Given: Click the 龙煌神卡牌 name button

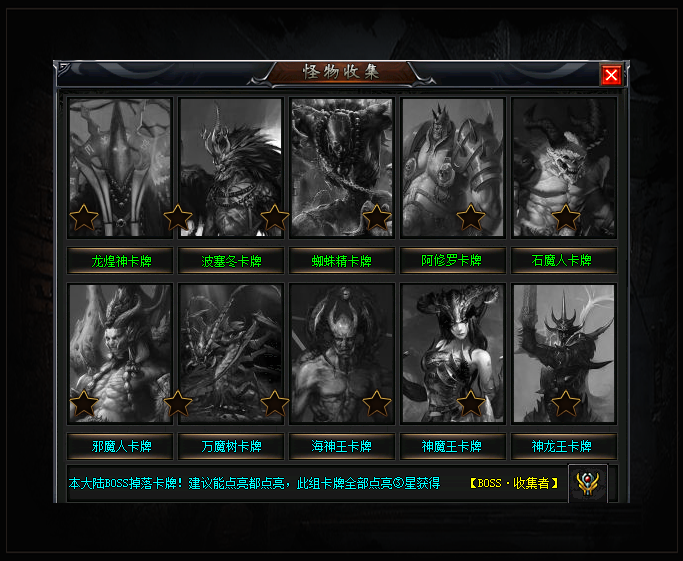Looking at the screenshot, I should coord(120,261).
